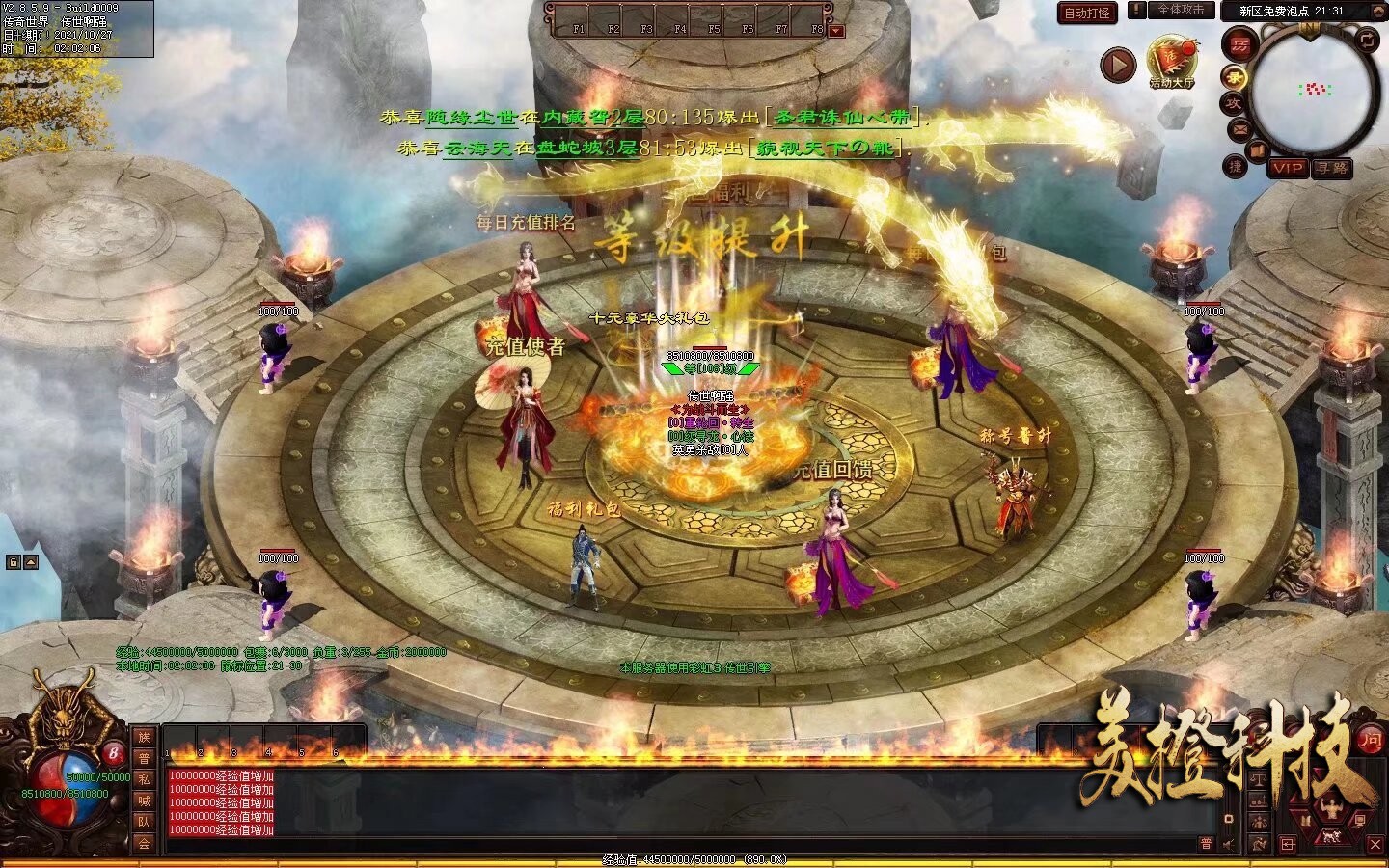Switch chat channel to 族 clan
The height and width of the screenshot is (868, 1389).
(x=144, y=737)
